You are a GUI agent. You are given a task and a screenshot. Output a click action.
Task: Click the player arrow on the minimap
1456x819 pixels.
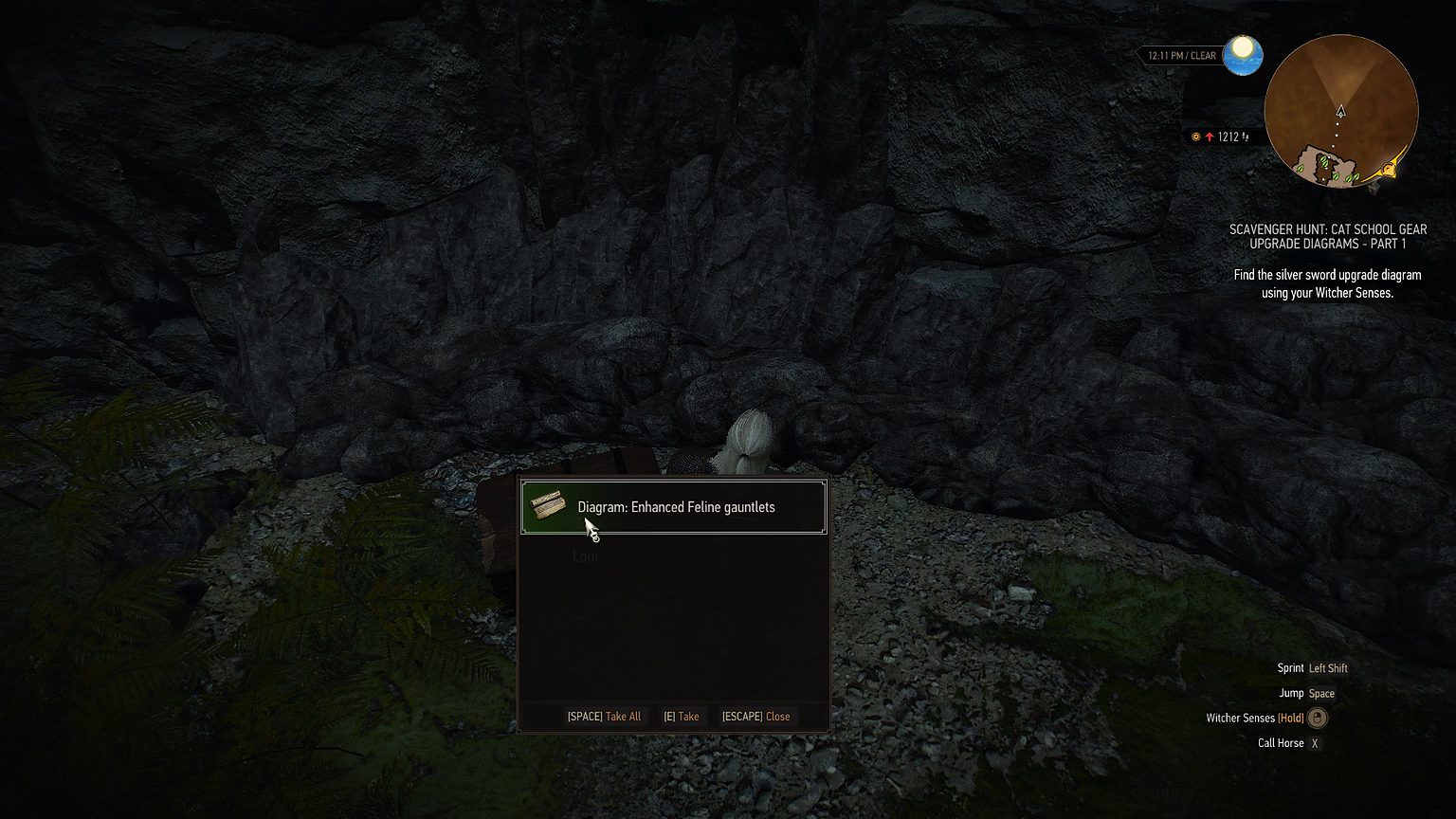click(1339, 110)
